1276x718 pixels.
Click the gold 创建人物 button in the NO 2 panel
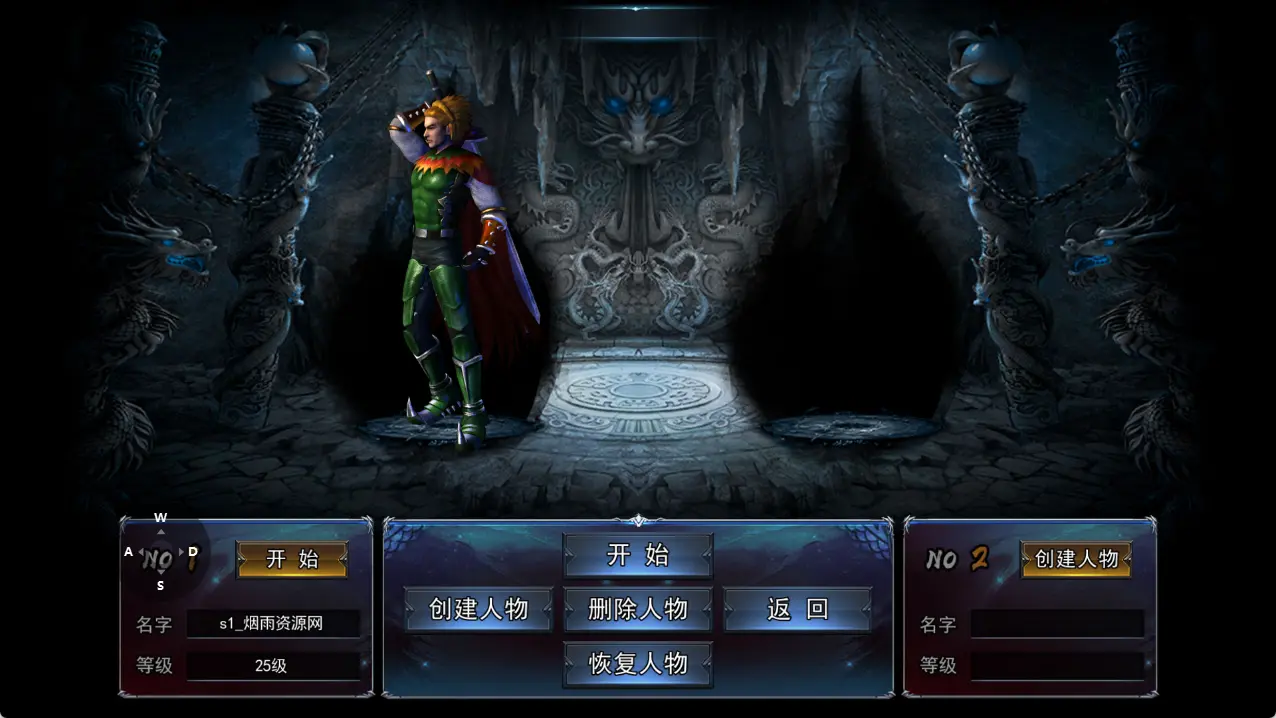1076,559
